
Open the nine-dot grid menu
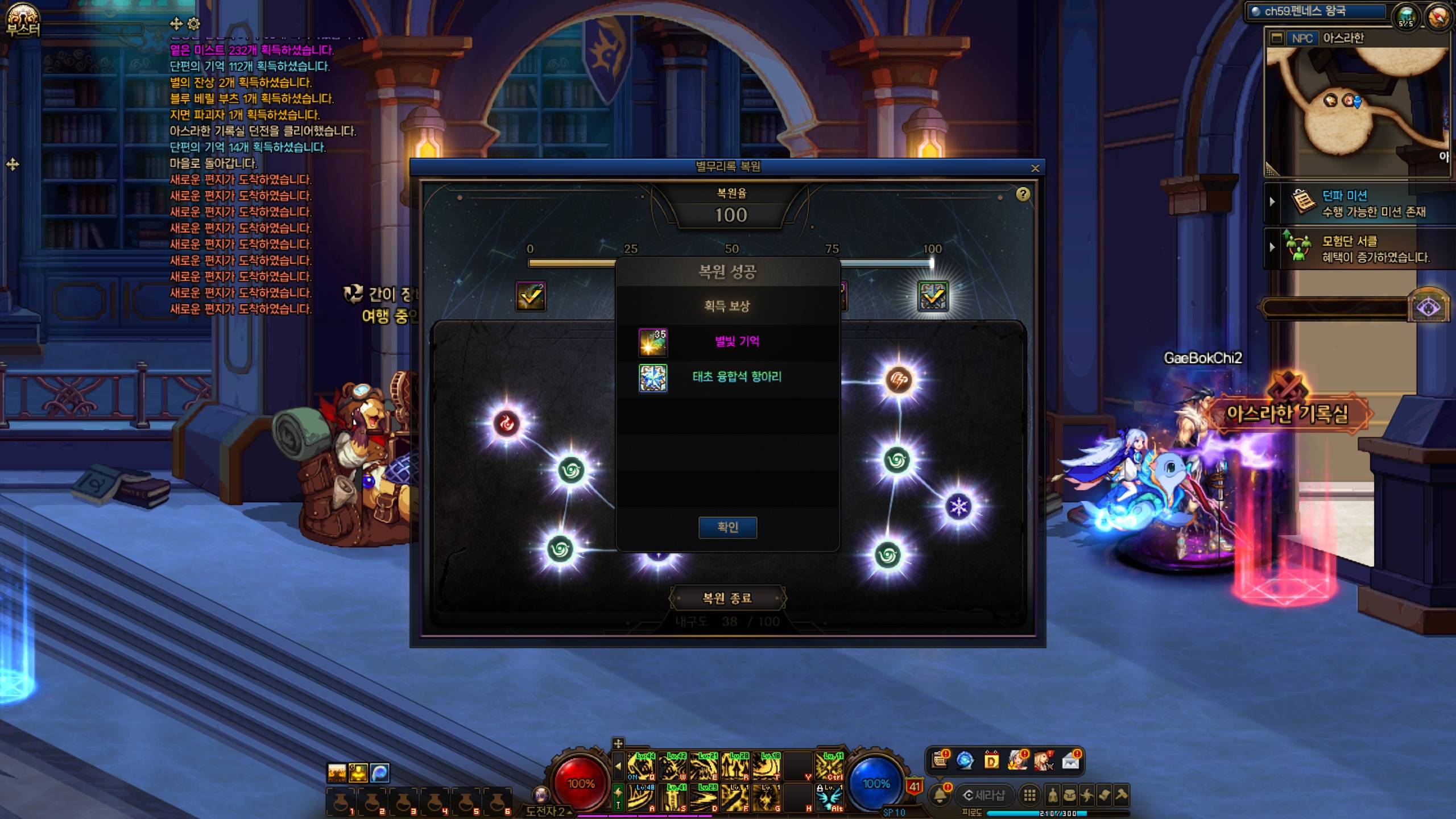pyautogui.click(x=1029, y=795)
